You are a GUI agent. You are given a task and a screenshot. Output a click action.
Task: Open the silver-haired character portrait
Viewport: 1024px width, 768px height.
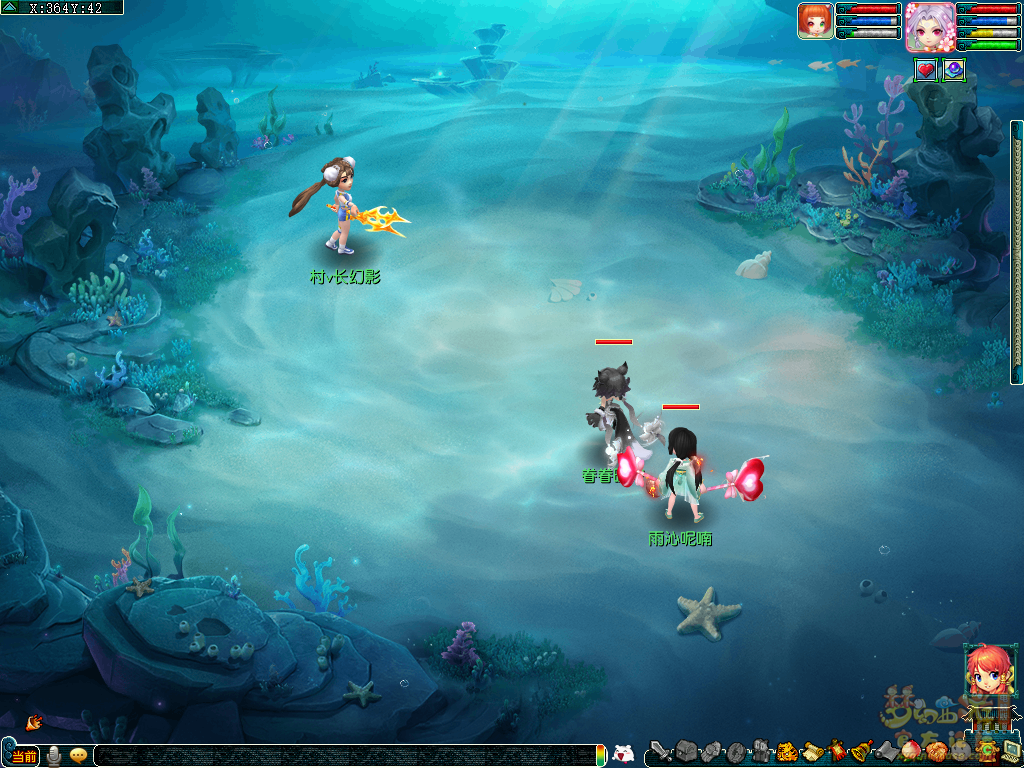coord(929,27)
